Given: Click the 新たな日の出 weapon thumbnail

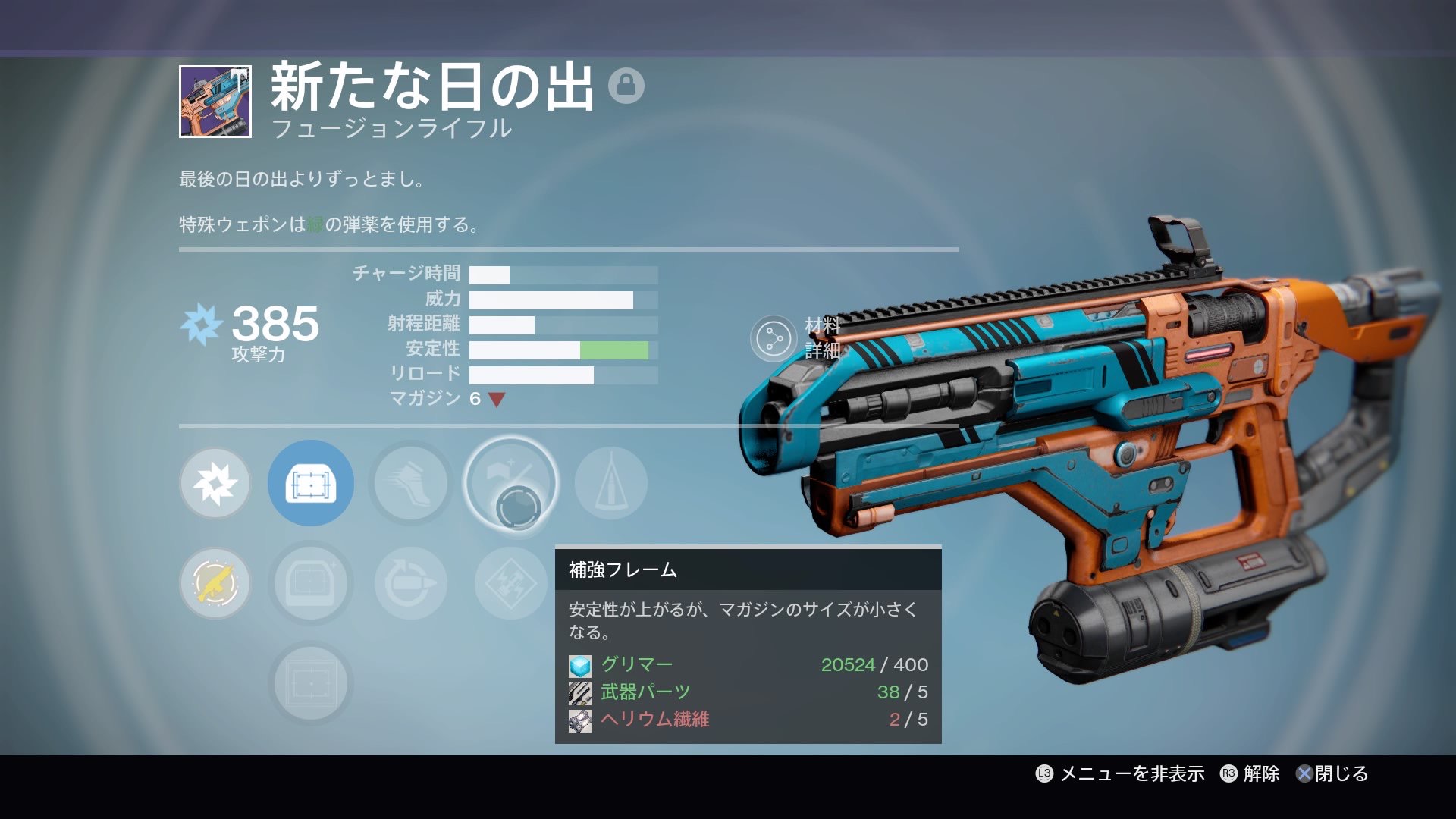Looking at the screenshot, I should (x=215, y=102).
